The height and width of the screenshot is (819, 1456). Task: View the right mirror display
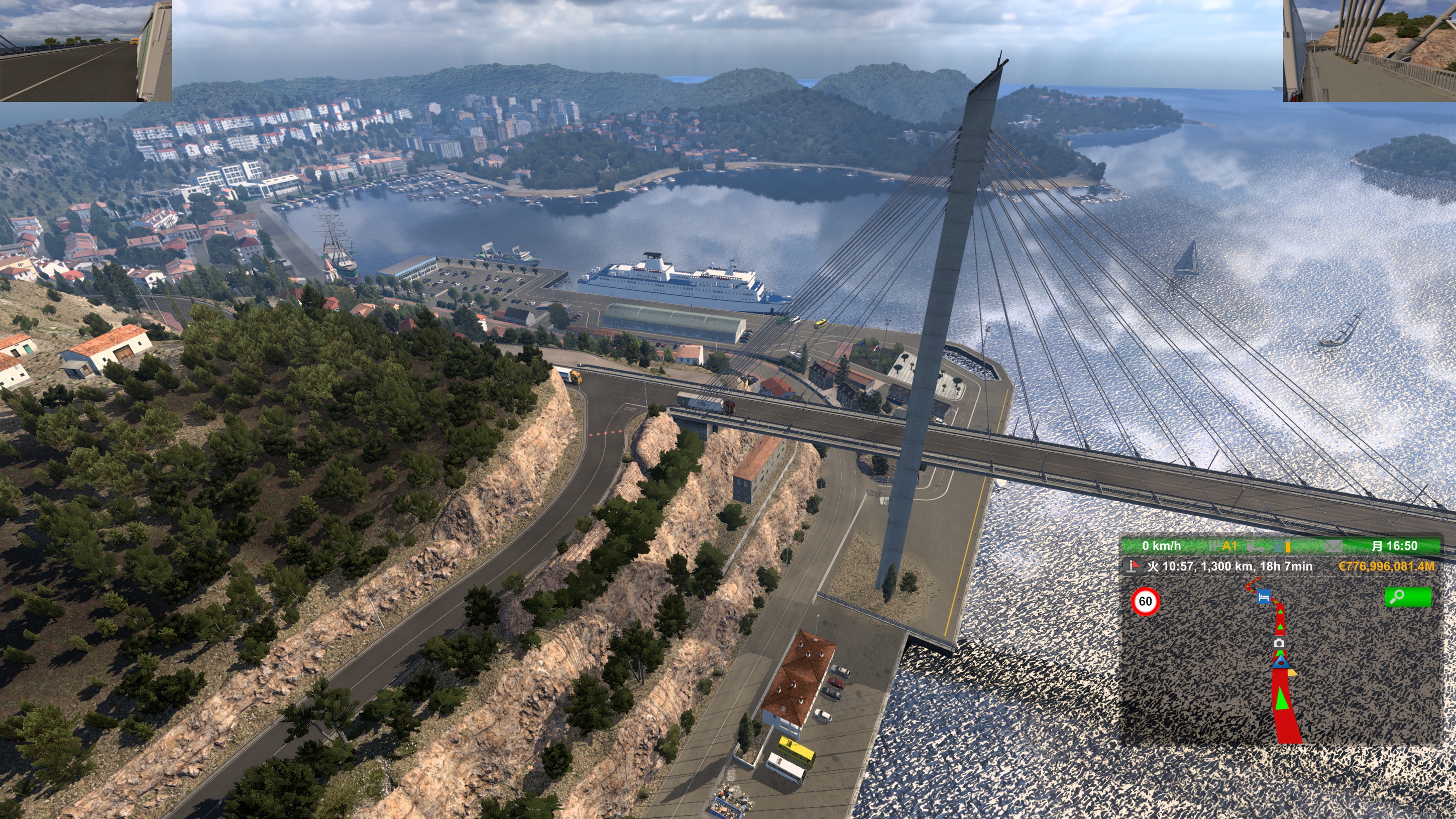point(1369,51)
